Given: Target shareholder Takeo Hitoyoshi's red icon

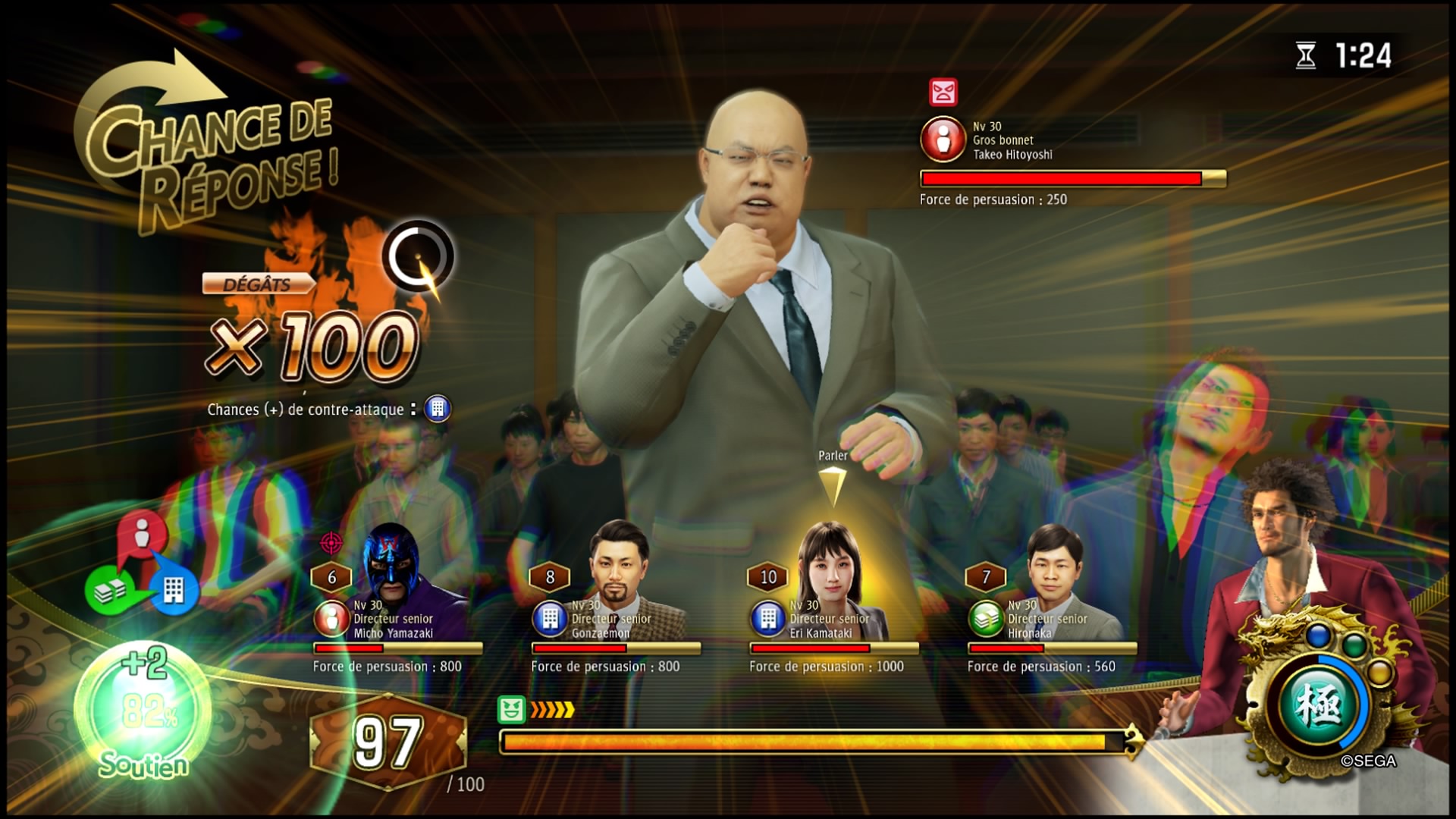Looking at the screenshot, I should (943, 140).
